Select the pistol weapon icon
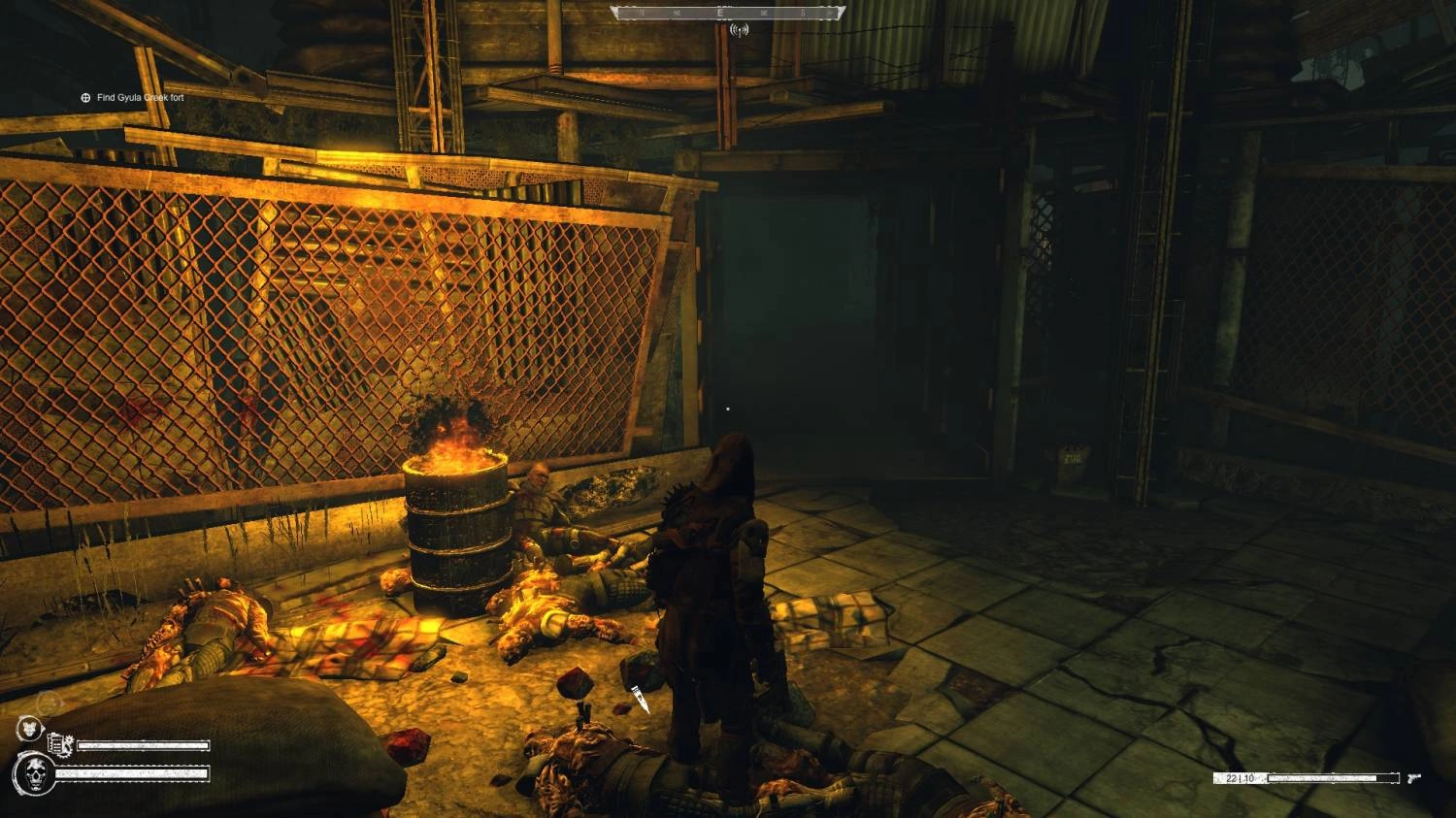The image size is (1456, 818). (x=1413, y=778)
